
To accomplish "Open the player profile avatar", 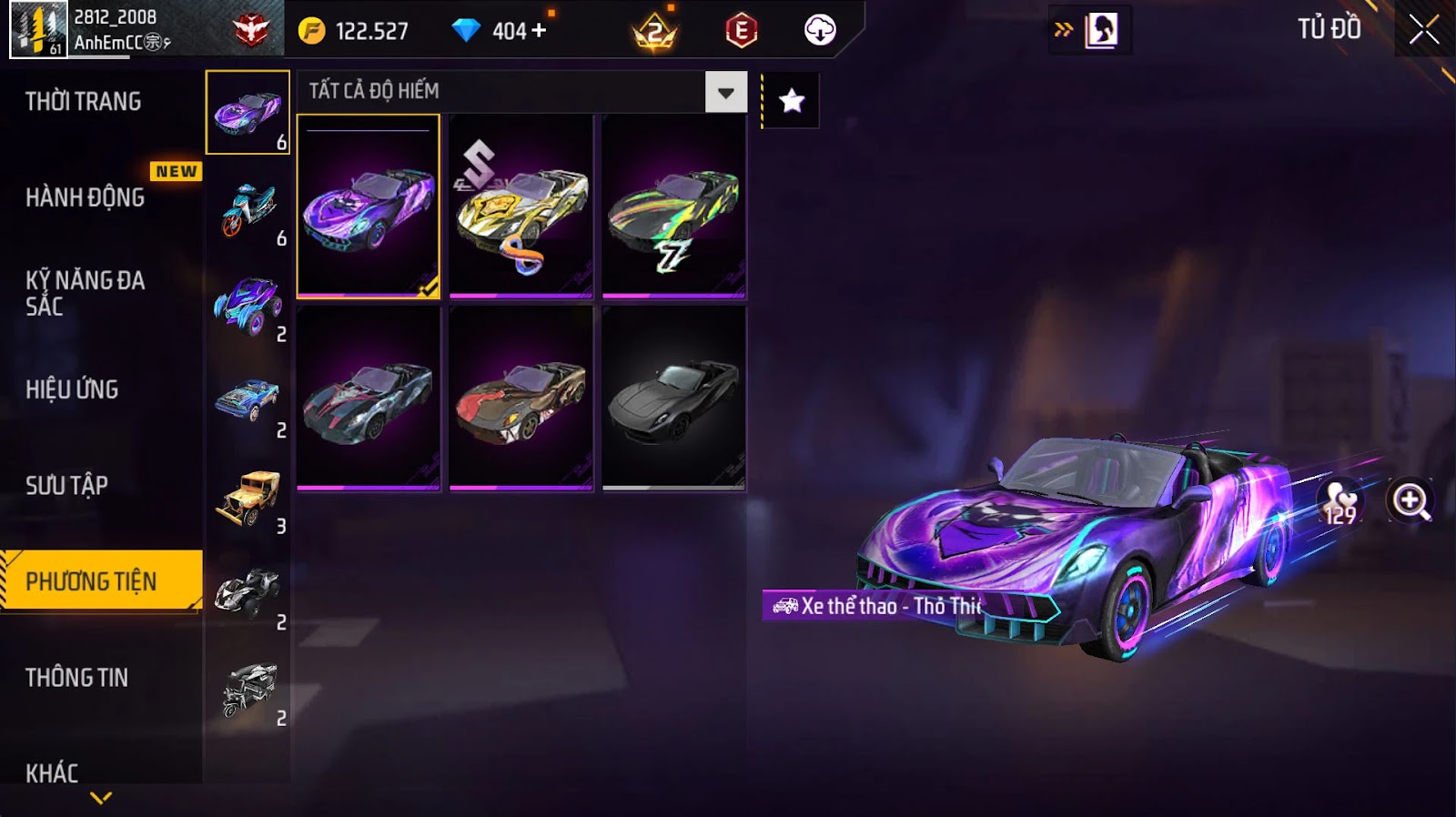I will (x=38, y=30).
